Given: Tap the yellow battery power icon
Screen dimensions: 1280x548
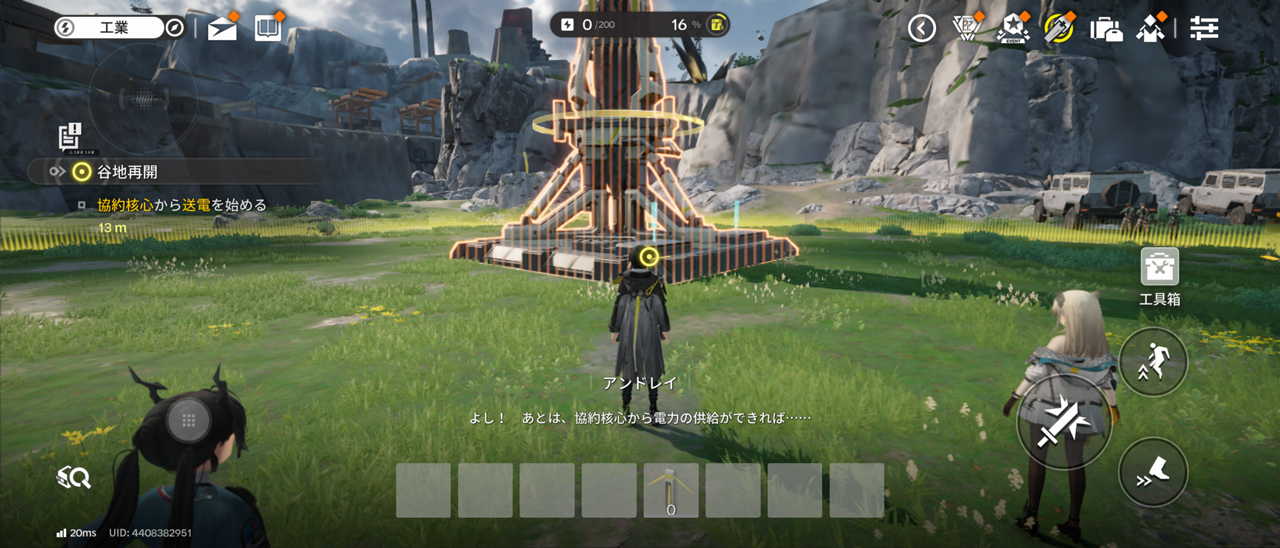Looking at the screenshot, I should [x=716, y=24].
